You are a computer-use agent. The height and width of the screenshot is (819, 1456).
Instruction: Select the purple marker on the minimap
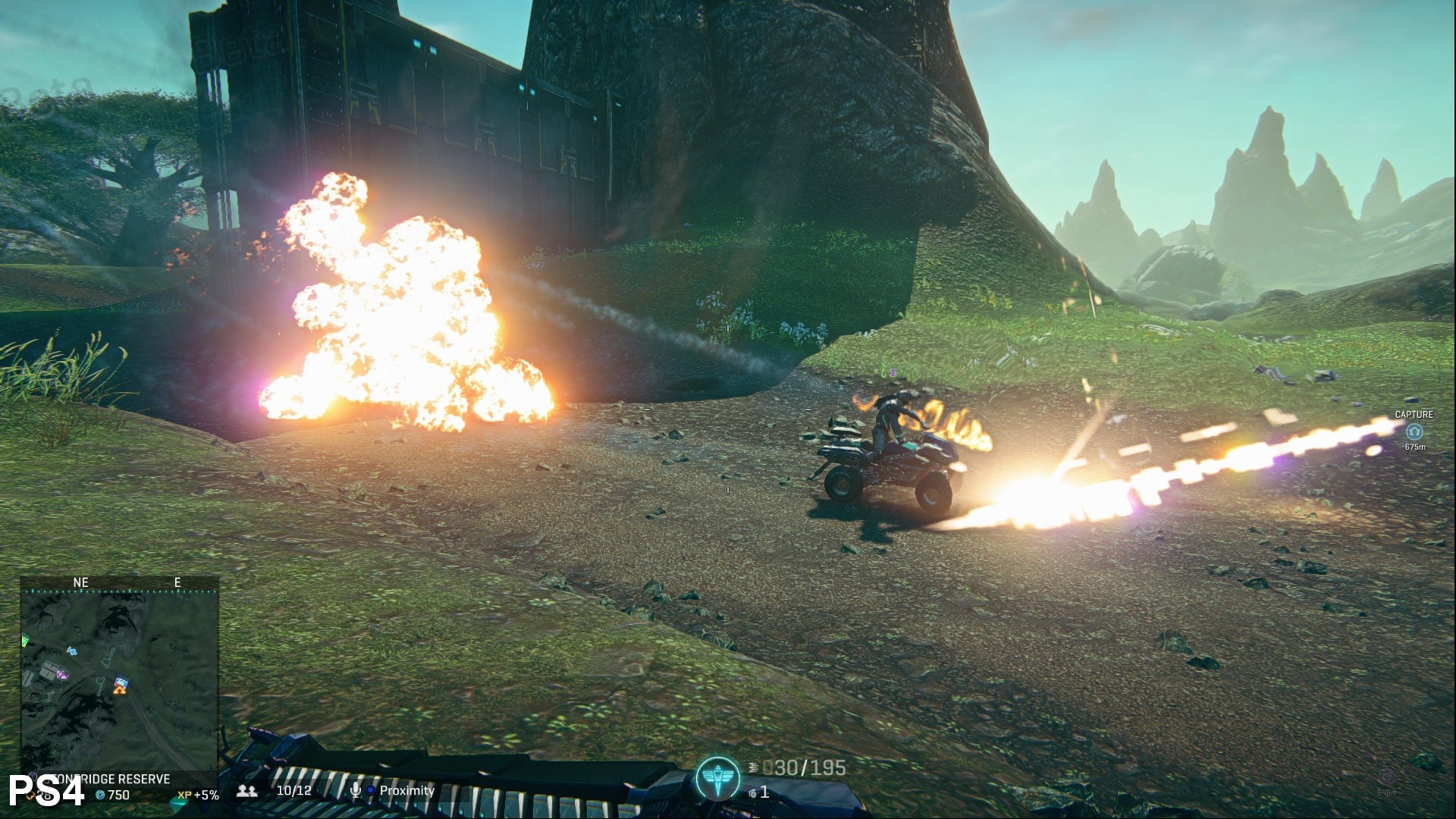(x=62, y=674)
